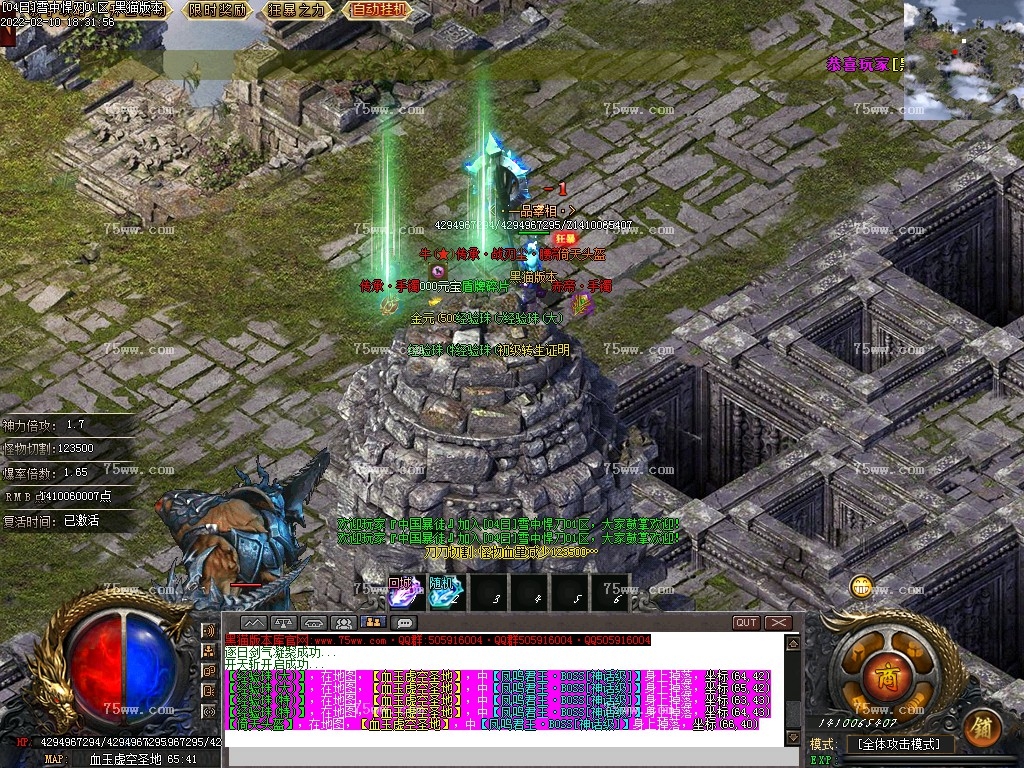Use the 随机 teleport scroll in hotbar
The image size is (1024, 768).
point(445,592)
